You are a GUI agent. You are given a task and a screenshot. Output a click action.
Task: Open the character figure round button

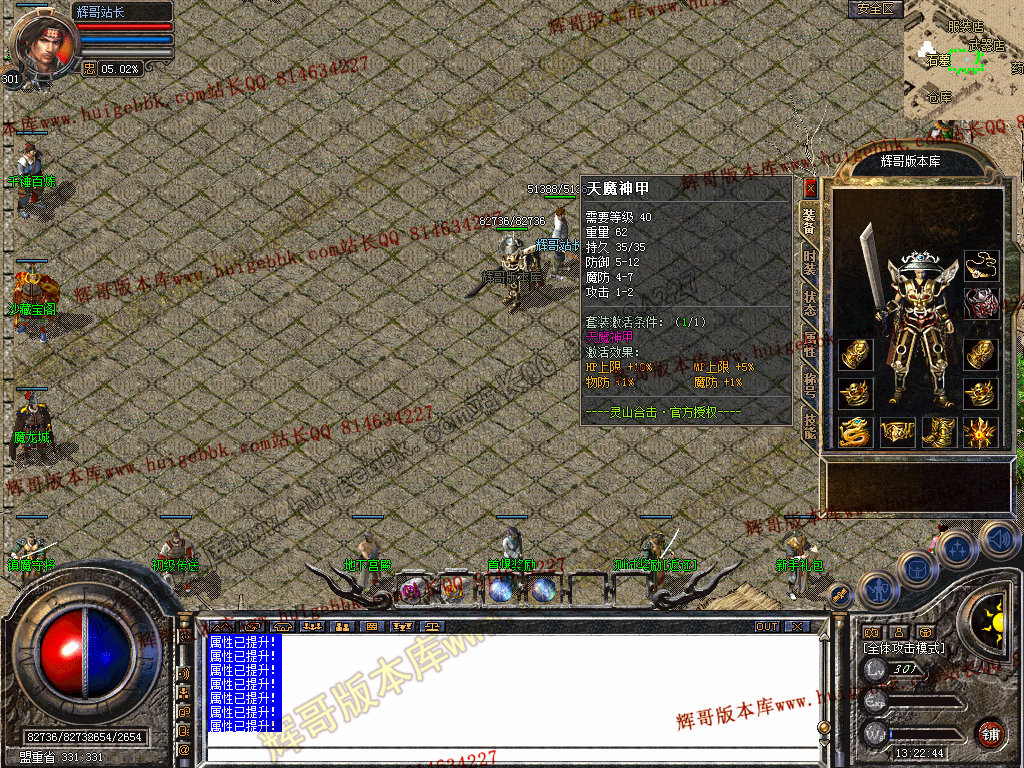[877, 589]
